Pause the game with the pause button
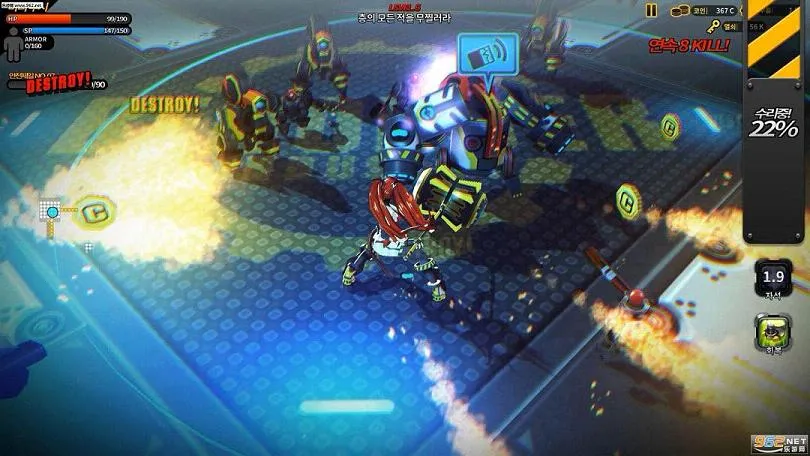This screenshot has height=456, width=810. (x=651, y=10)
